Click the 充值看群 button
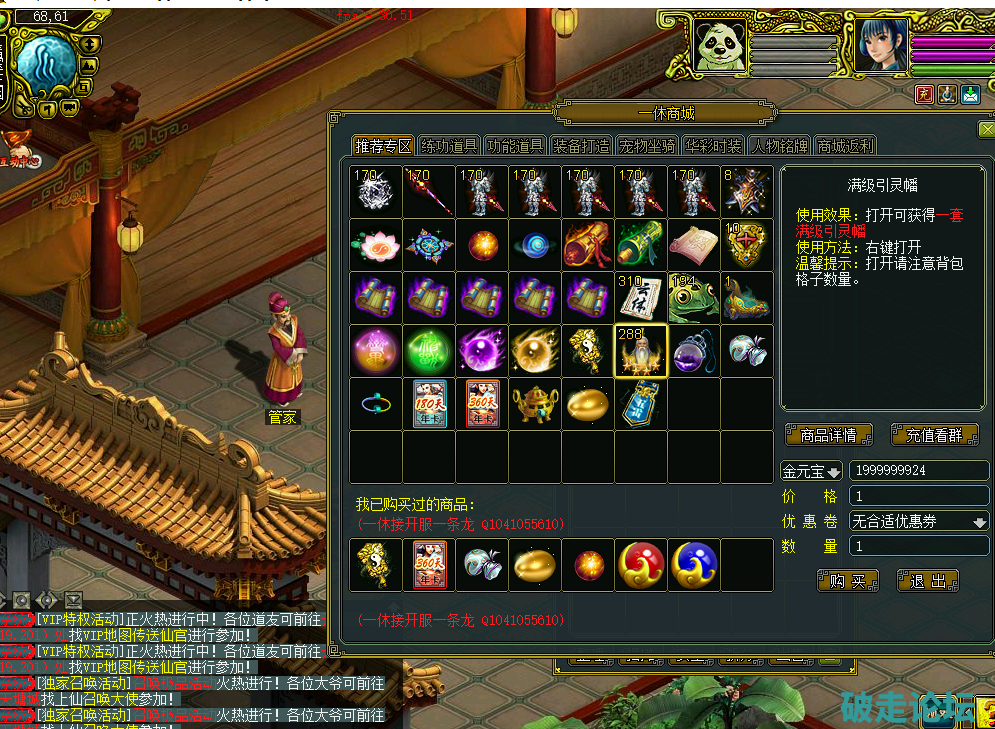 coord(933,436)
